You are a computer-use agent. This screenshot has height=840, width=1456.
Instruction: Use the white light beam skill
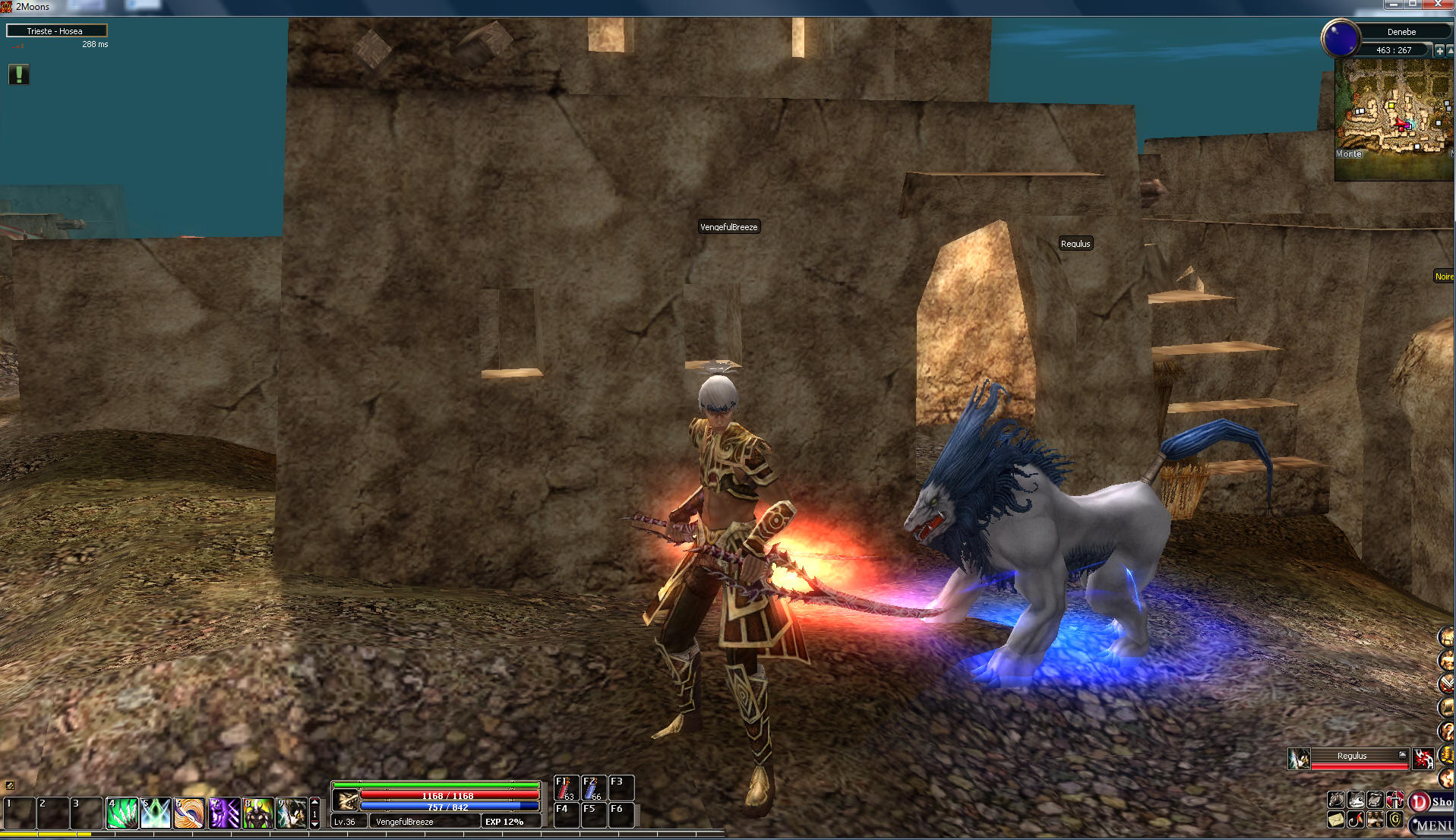(156, 813)
